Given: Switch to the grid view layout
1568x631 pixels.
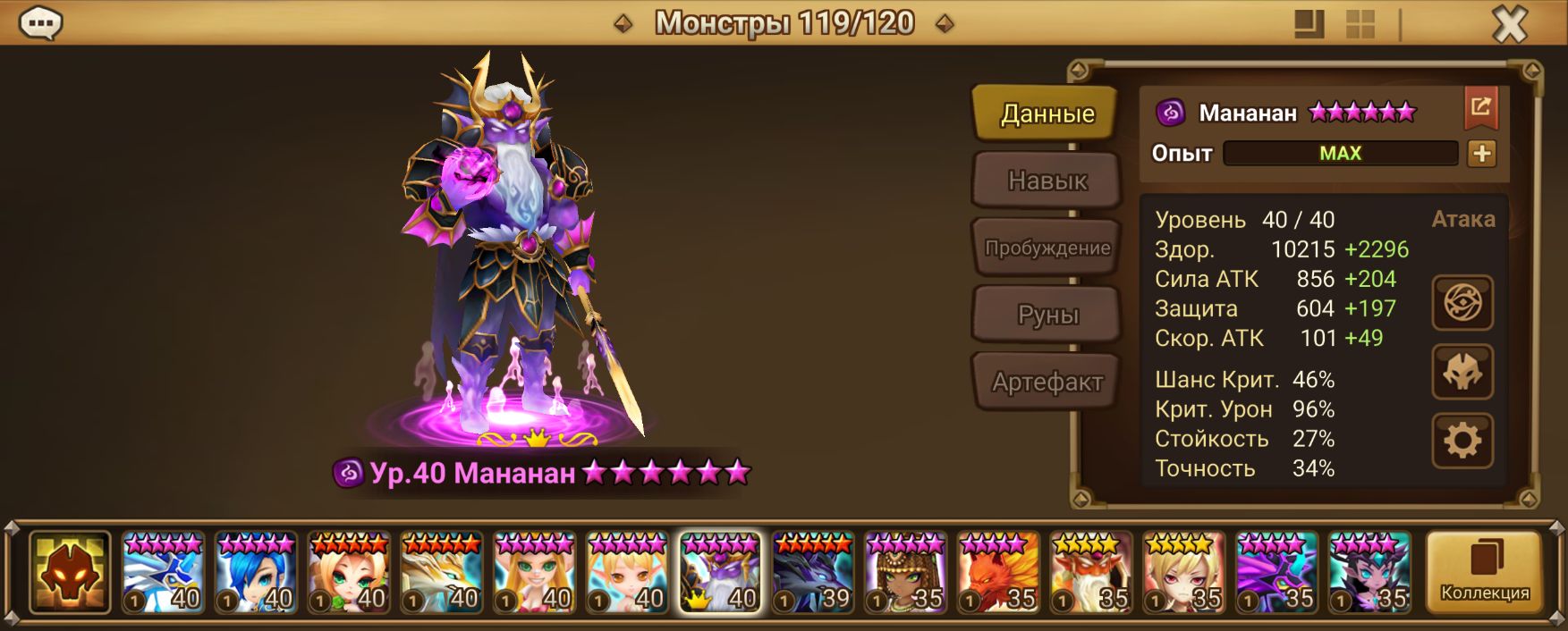Looking at the screenshot, I should pos(1360,24).
